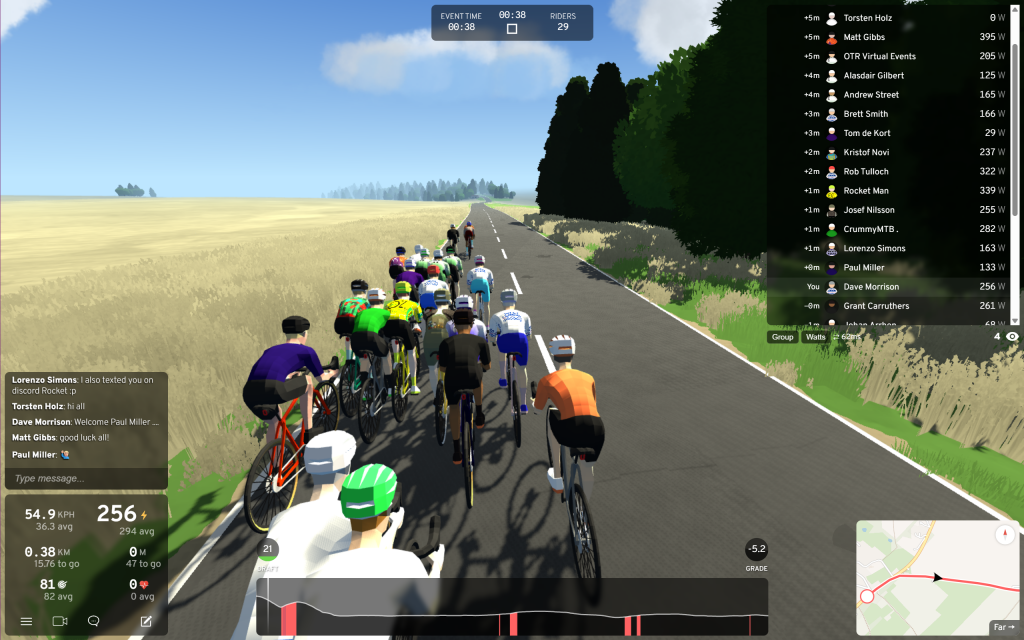This screenshot has height=640, width=1024.
Task: Click the compass on the minimap
Action: pos(1003,534)
